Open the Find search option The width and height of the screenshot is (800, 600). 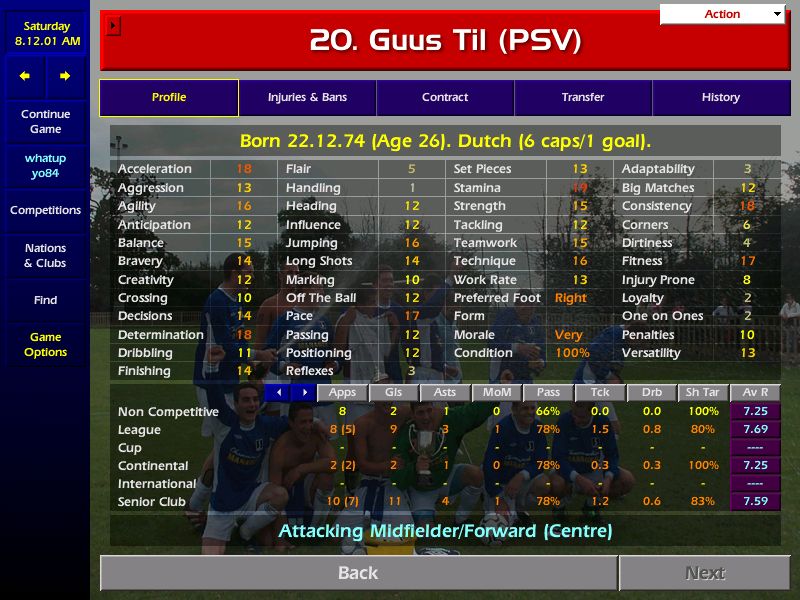click(x=45, y=300)
